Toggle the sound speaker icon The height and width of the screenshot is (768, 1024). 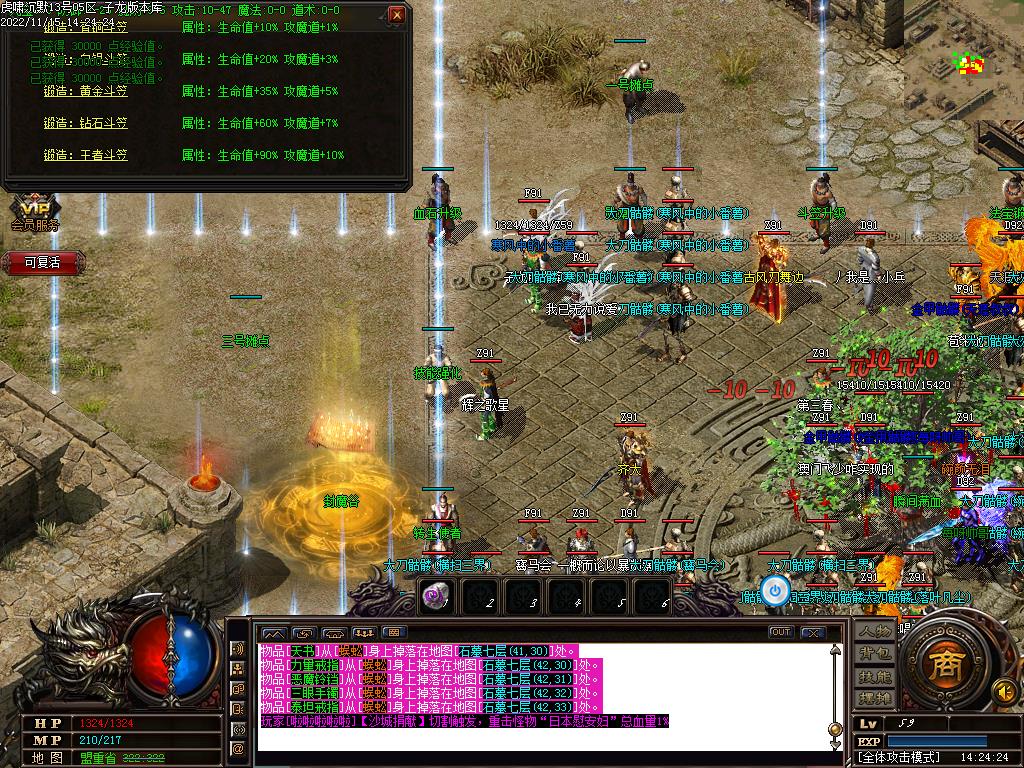point(1003,691)
